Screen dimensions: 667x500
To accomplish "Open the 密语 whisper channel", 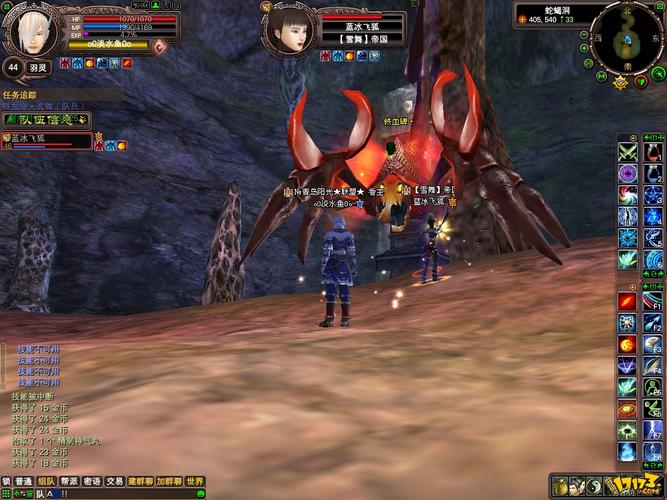I will pyautogui.click(x=91, y=481).
